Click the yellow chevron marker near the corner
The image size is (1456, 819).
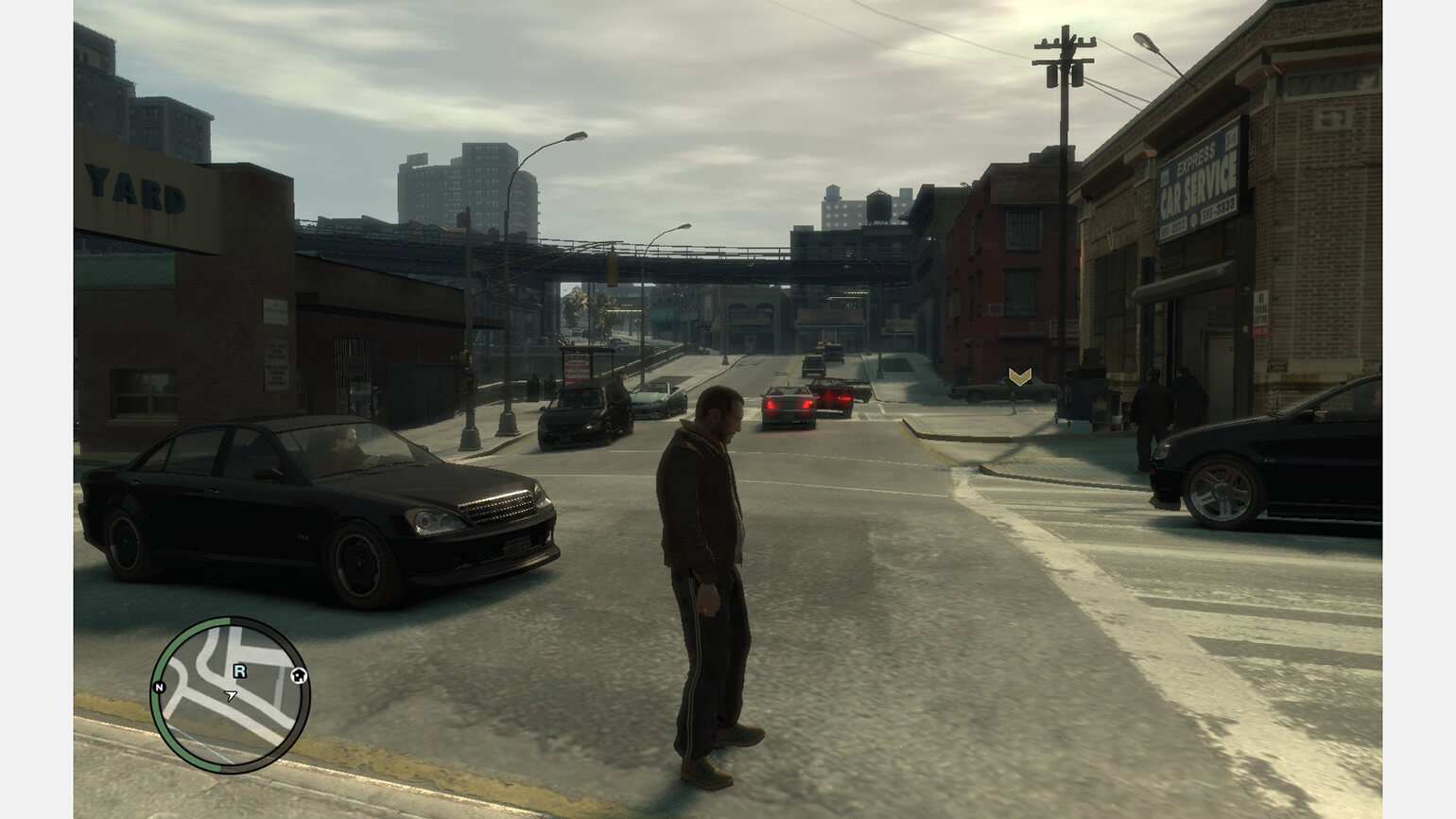click(1019, 377)
